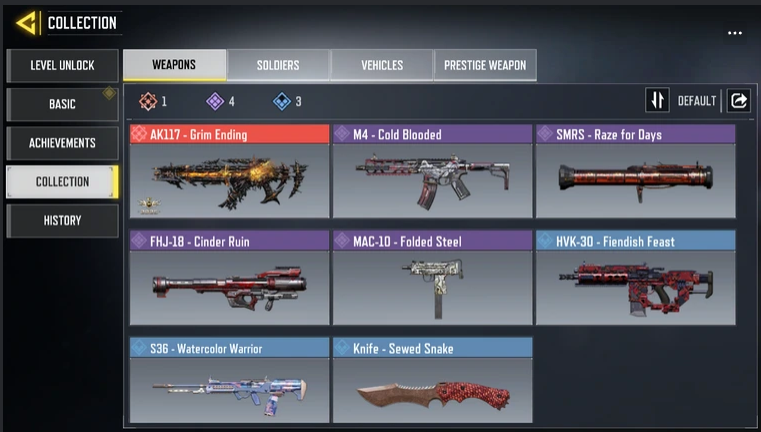Go back using the yellow arrow
Viewport: 761px width, 432px height.
coord(25,22)
